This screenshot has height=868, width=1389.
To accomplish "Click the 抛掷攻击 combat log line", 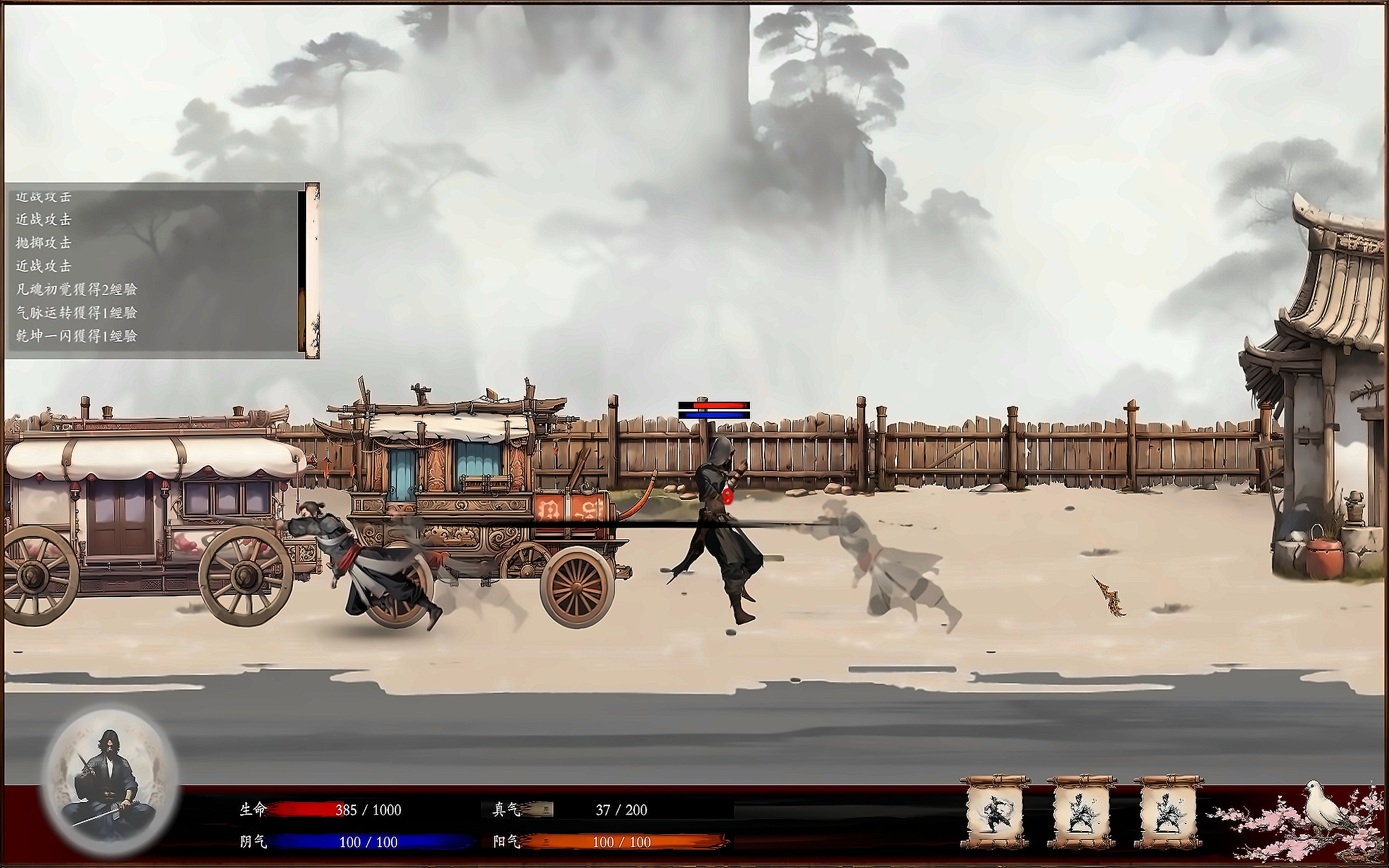I will [x=43, y=242].
